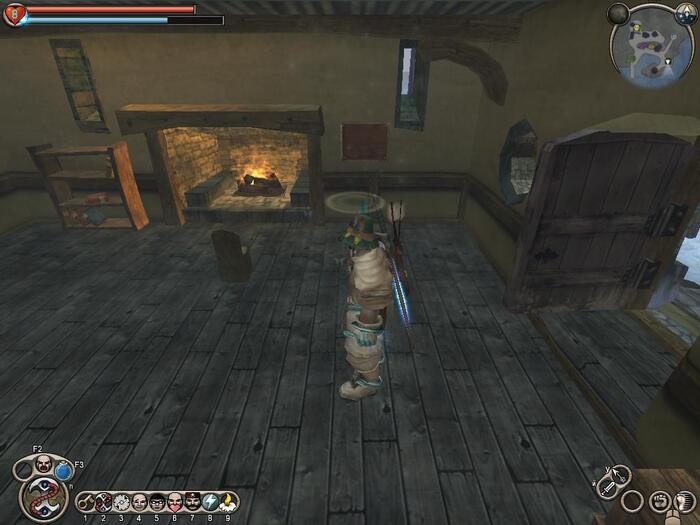This screenshot has height=525, width=700.
Task: Select the dark-haired face in slot 5
Action: click(157, 502)
